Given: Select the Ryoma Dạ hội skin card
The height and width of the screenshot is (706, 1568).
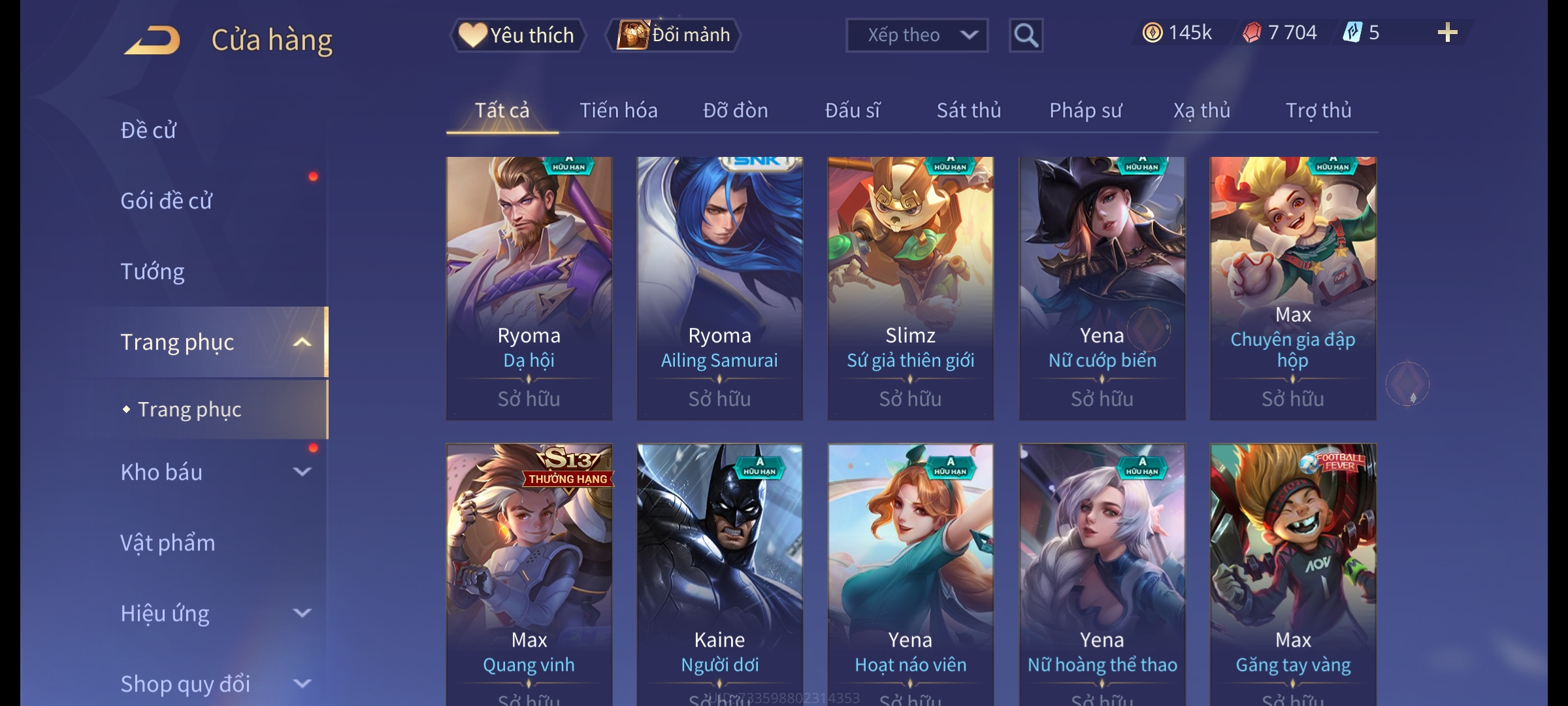Looking at the screenshot, I should [529, 288].
